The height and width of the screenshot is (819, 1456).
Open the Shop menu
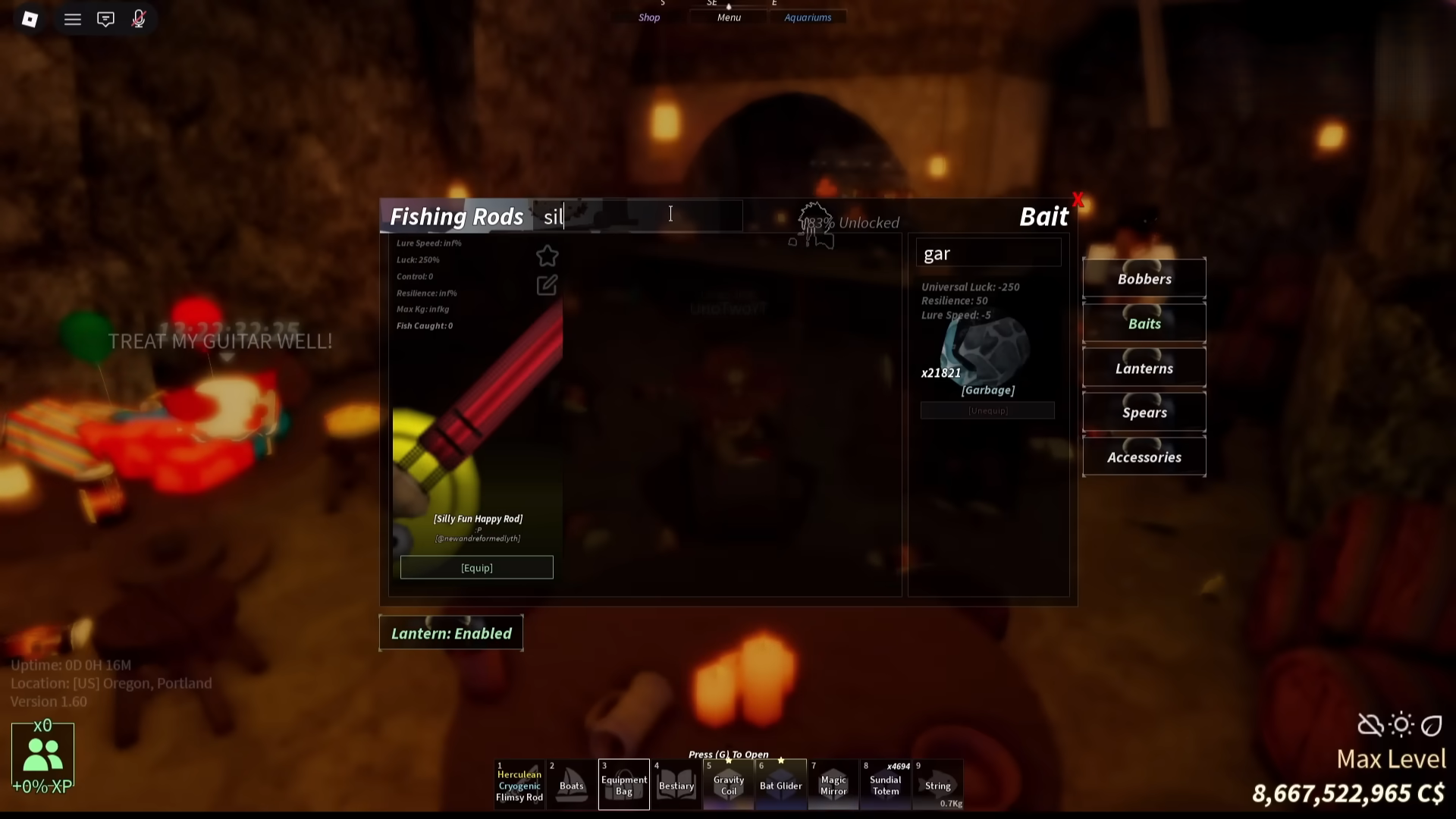[x=648, y=17]
